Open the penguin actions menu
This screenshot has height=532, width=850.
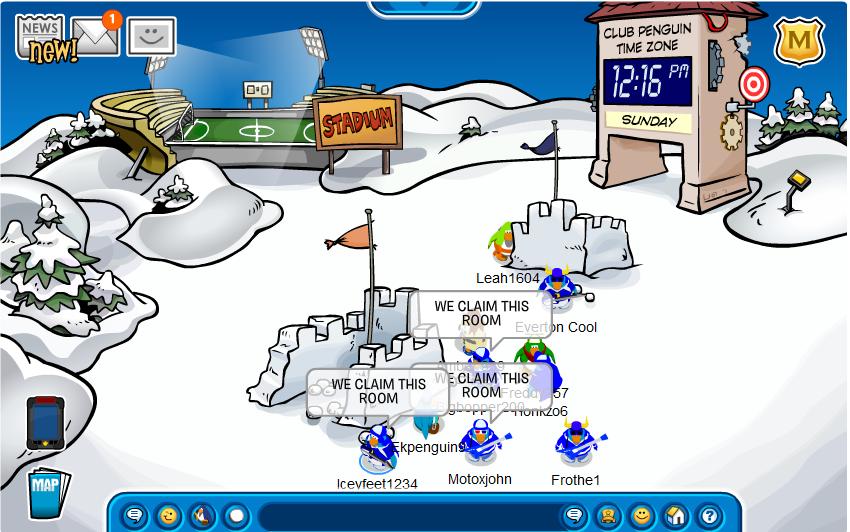[201, 515]
